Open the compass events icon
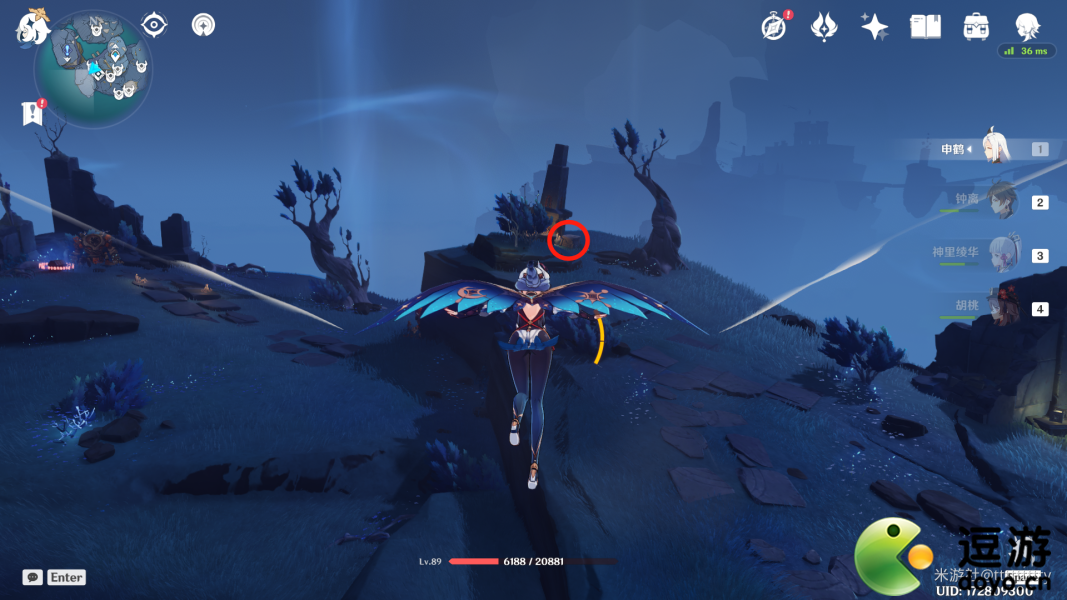This screenshot has height=600, width=1067. point(773,27)
